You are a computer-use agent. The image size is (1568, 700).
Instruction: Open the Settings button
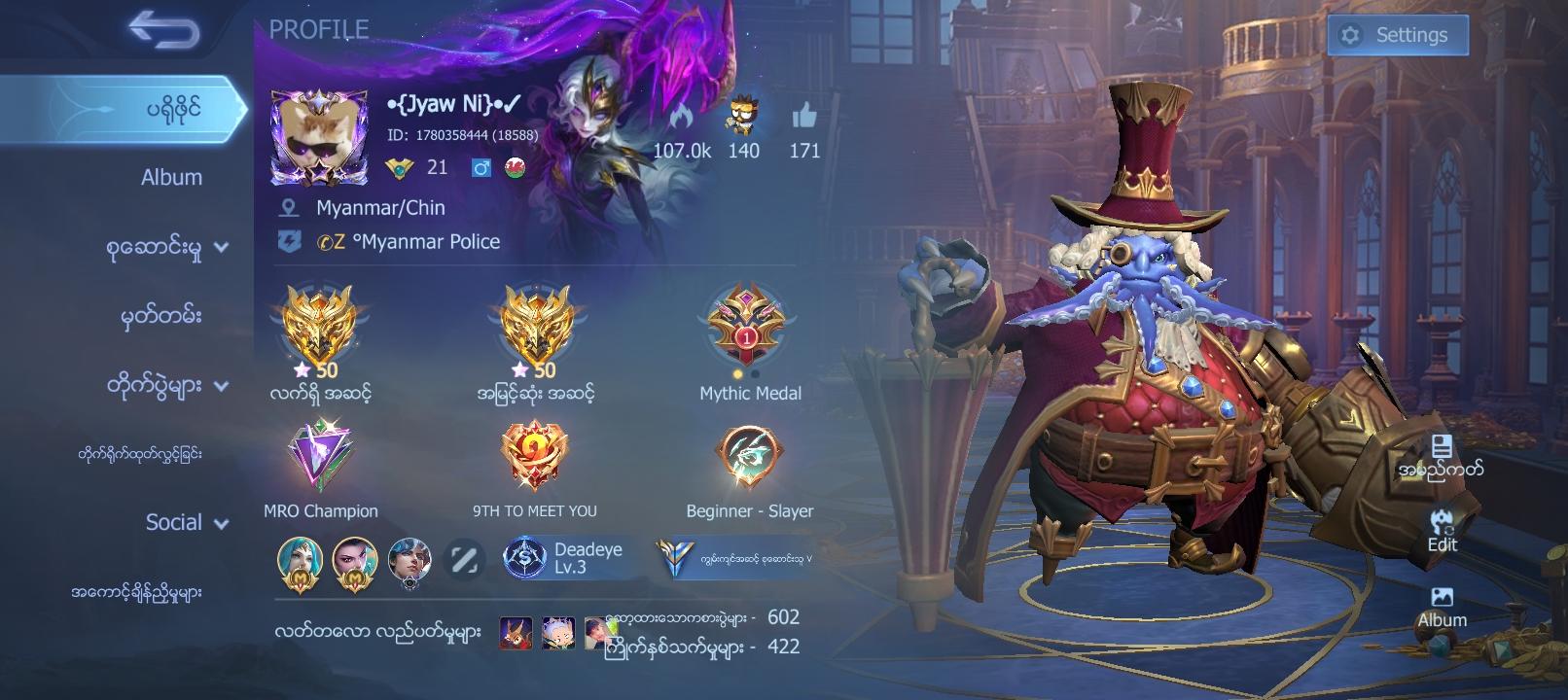pyautogui.click(x=1397, y=35)
